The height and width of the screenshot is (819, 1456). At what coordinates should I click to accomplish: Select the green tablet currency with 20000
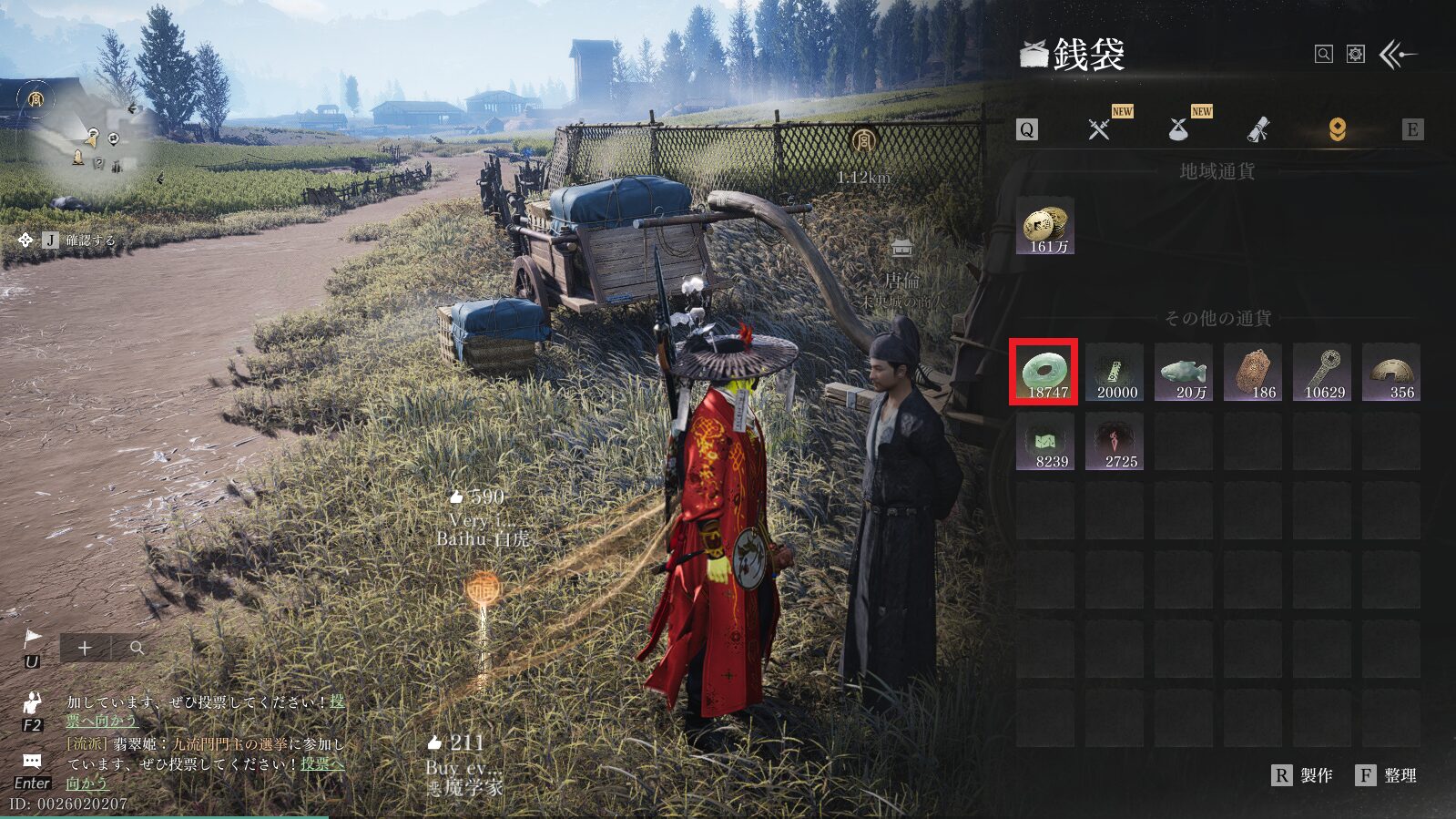pos(1114,372)
